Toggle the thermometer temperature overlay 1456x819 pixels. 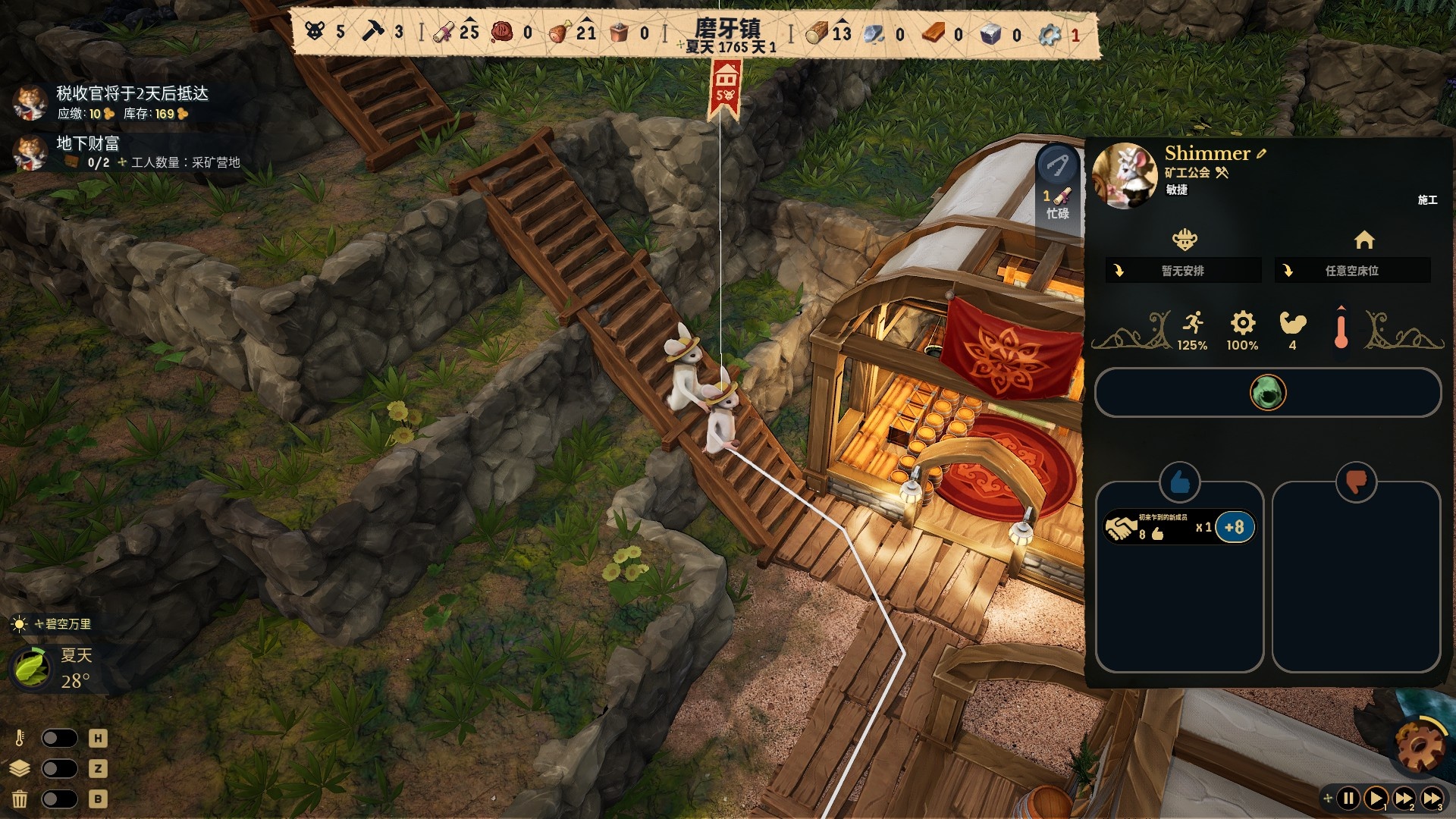(x=59, y=738)
